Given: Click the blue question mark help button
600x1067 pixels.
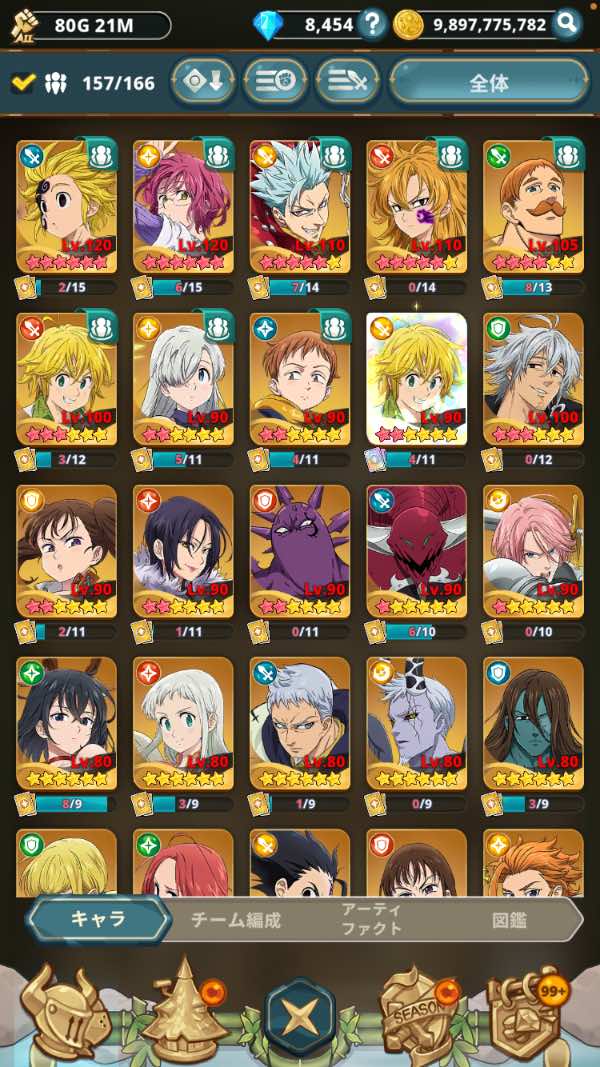Looking at the screenshot, I should pyautogui.click(x=373, y=24).
